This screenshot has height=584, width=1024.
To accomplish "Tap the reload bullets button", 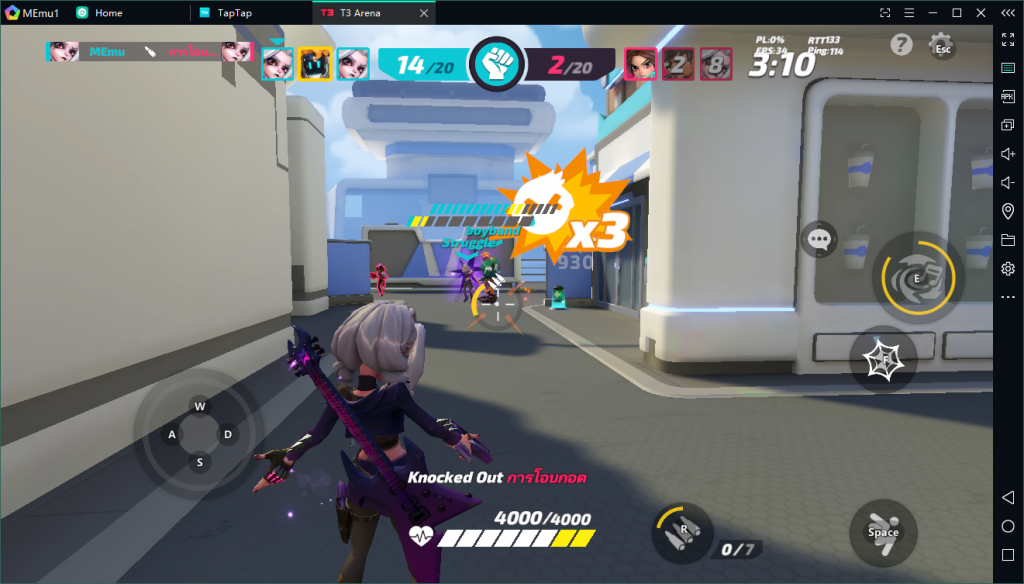I will coord(683,530).
